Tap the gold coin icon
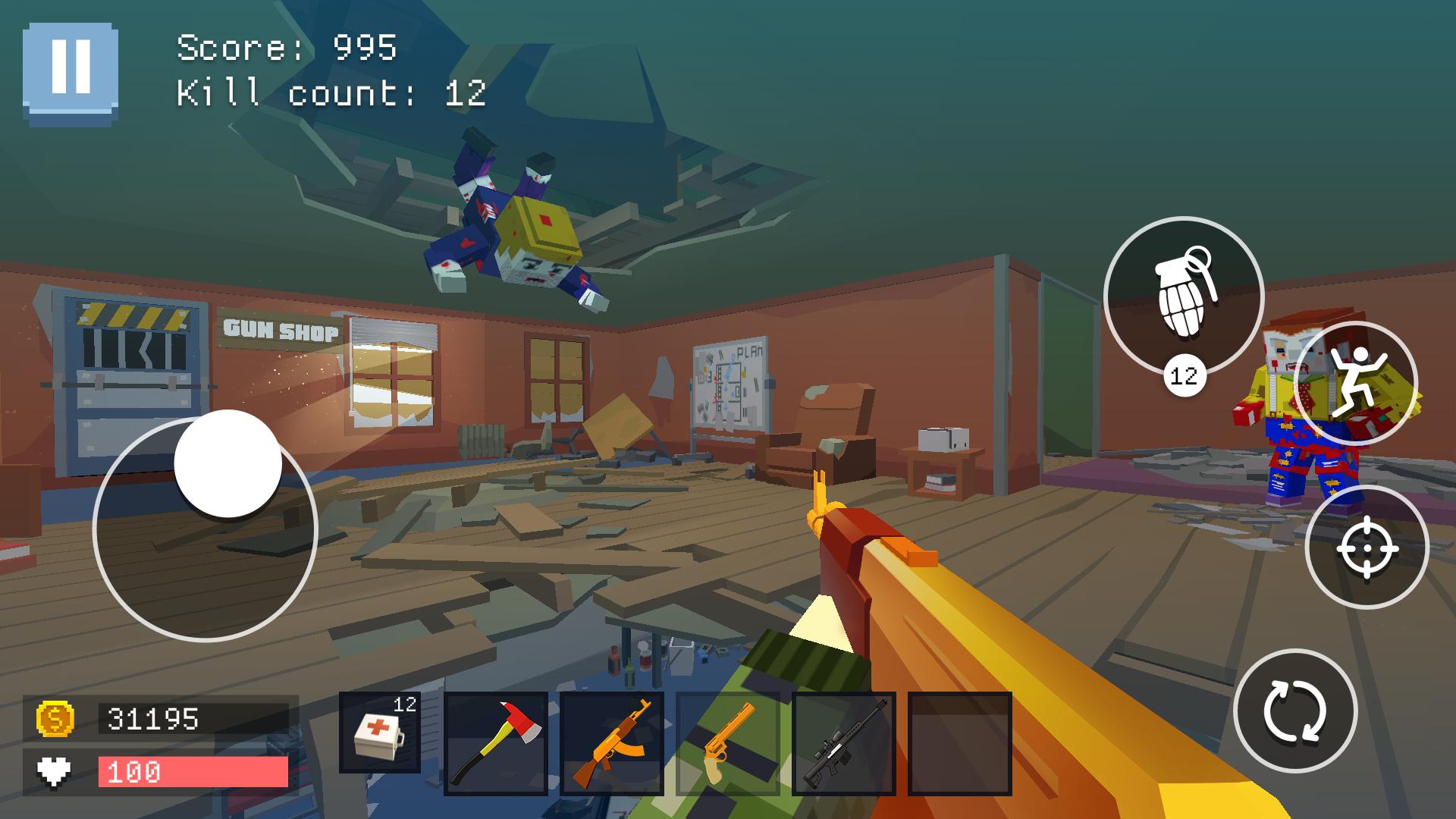 coord(55,718)
